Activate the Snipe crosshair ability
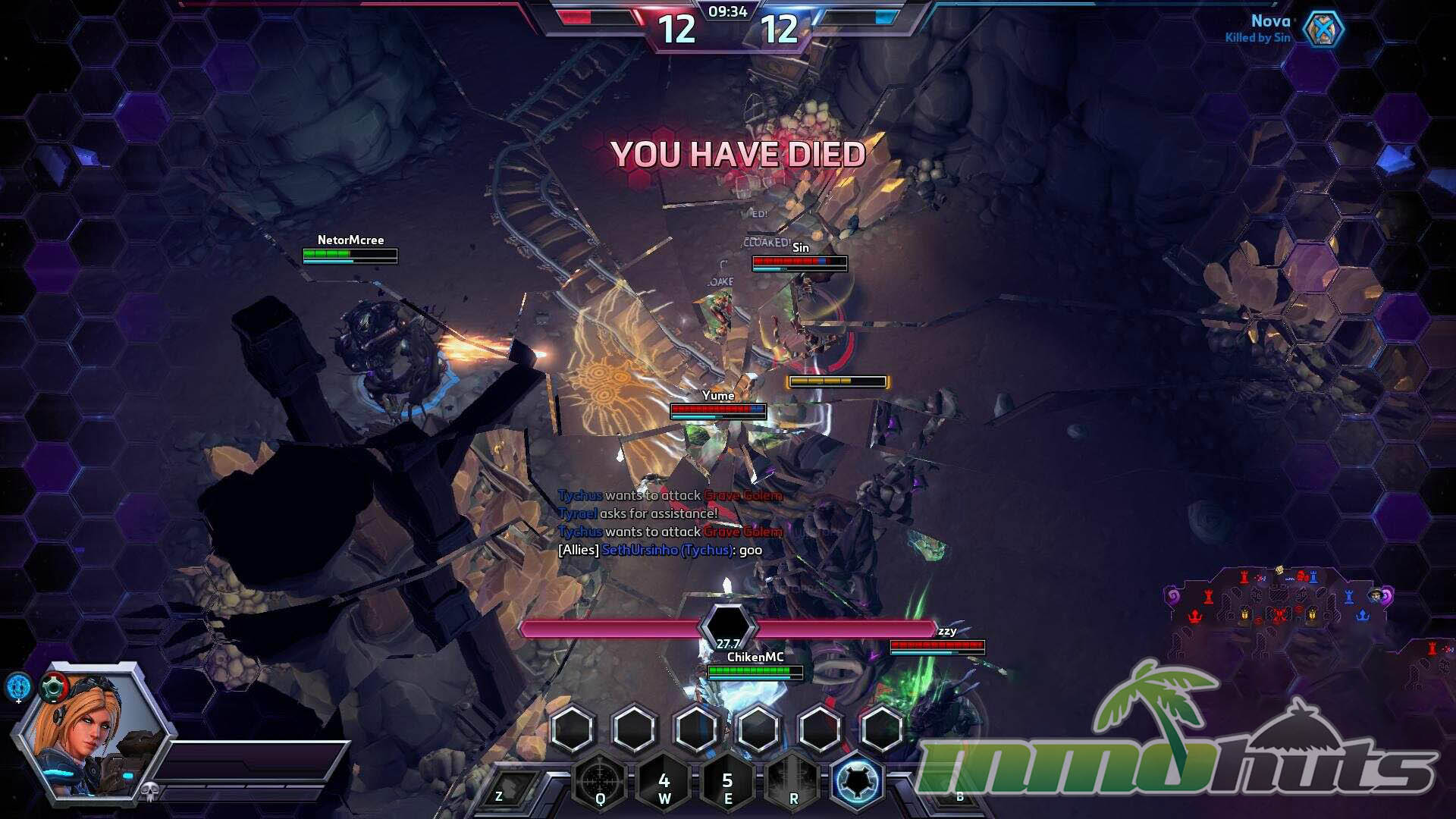The width and height of the screenshot is (1456, 819). (600, 780)
